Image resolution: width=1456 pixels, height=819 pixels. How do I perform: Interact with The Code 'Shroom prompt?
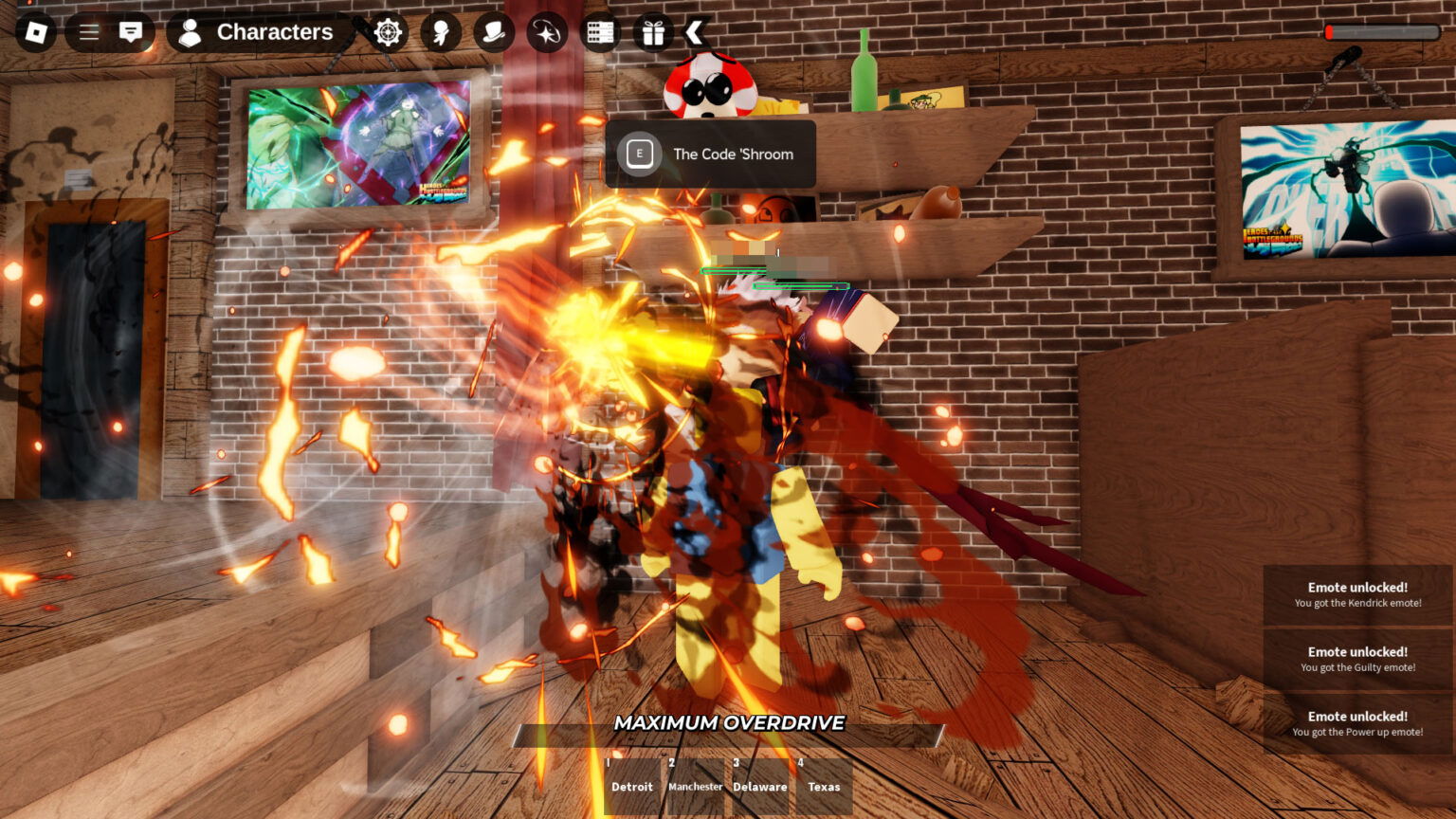point(711,154)
